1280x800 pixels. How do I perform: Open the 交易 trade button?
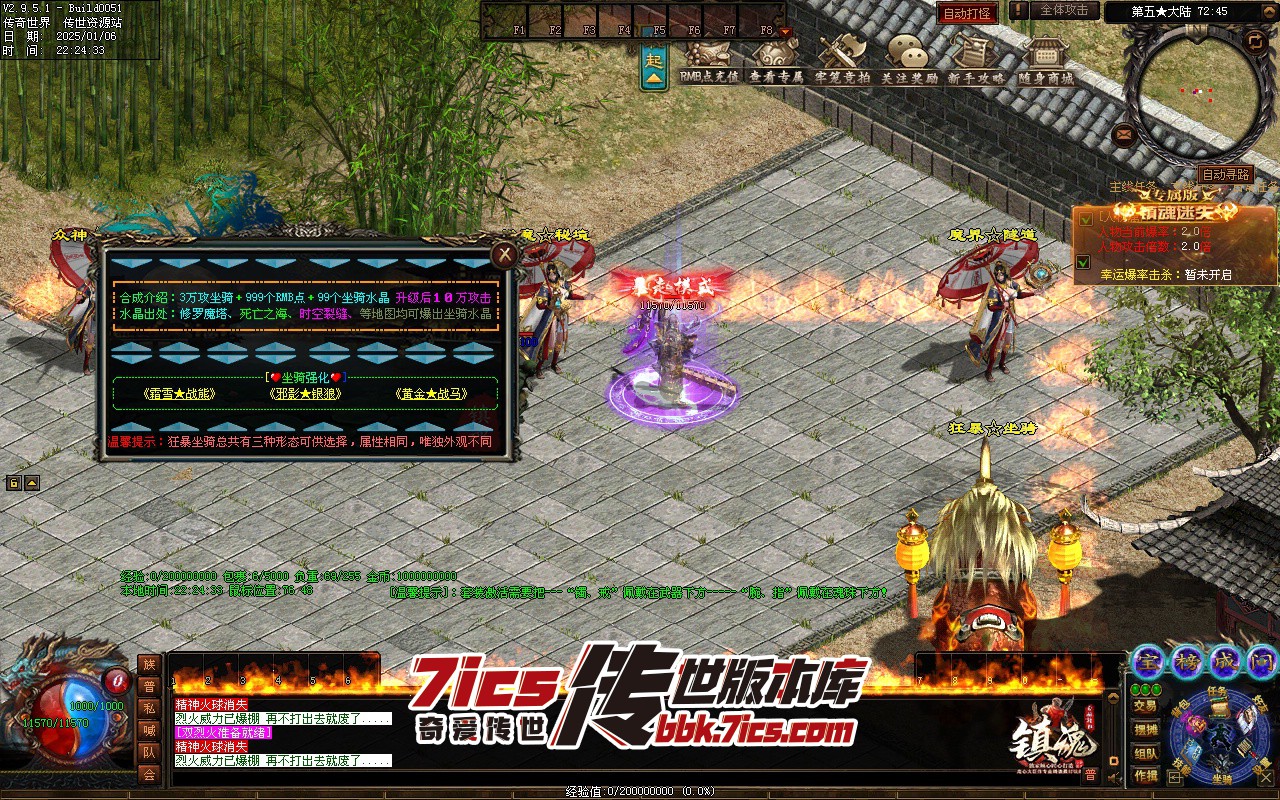(1146, 706)
